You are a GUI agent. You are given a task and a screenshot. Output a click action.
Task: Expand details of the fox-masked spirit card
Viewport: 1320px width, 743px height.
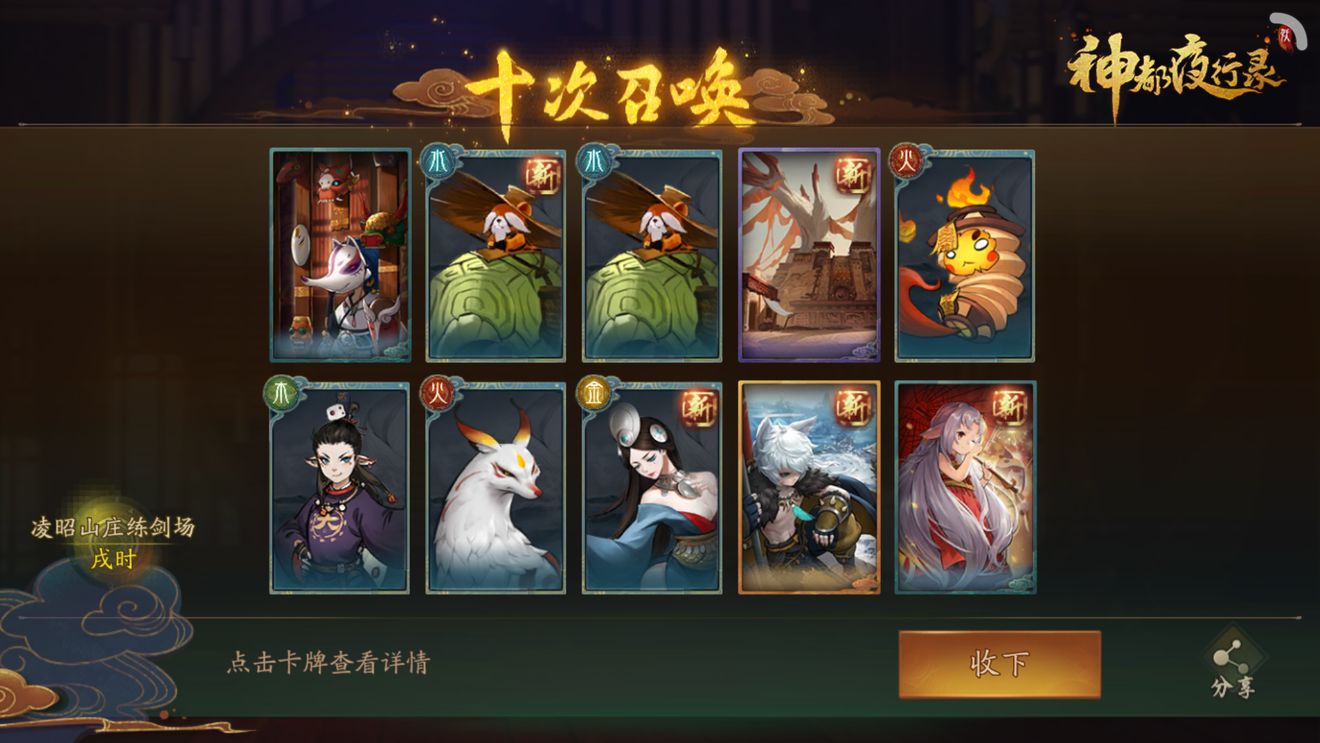point(340,255)
